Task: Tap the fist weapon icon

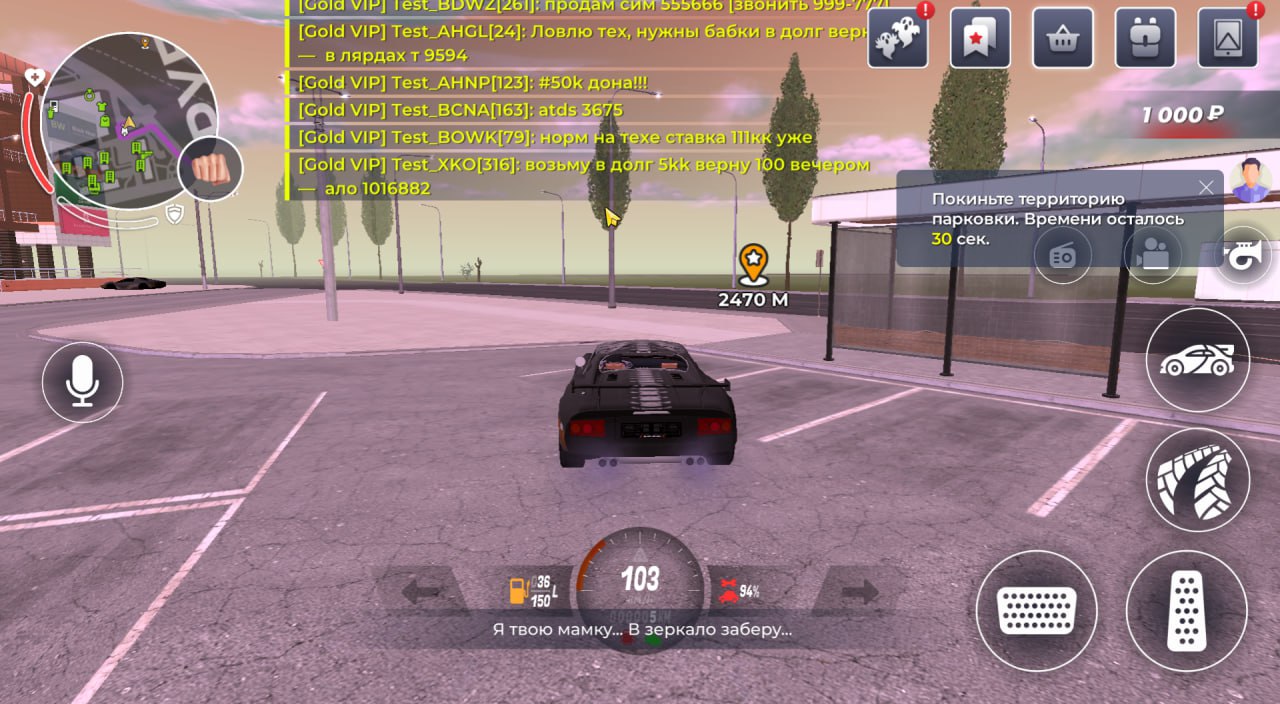Action: pos(210,168)
